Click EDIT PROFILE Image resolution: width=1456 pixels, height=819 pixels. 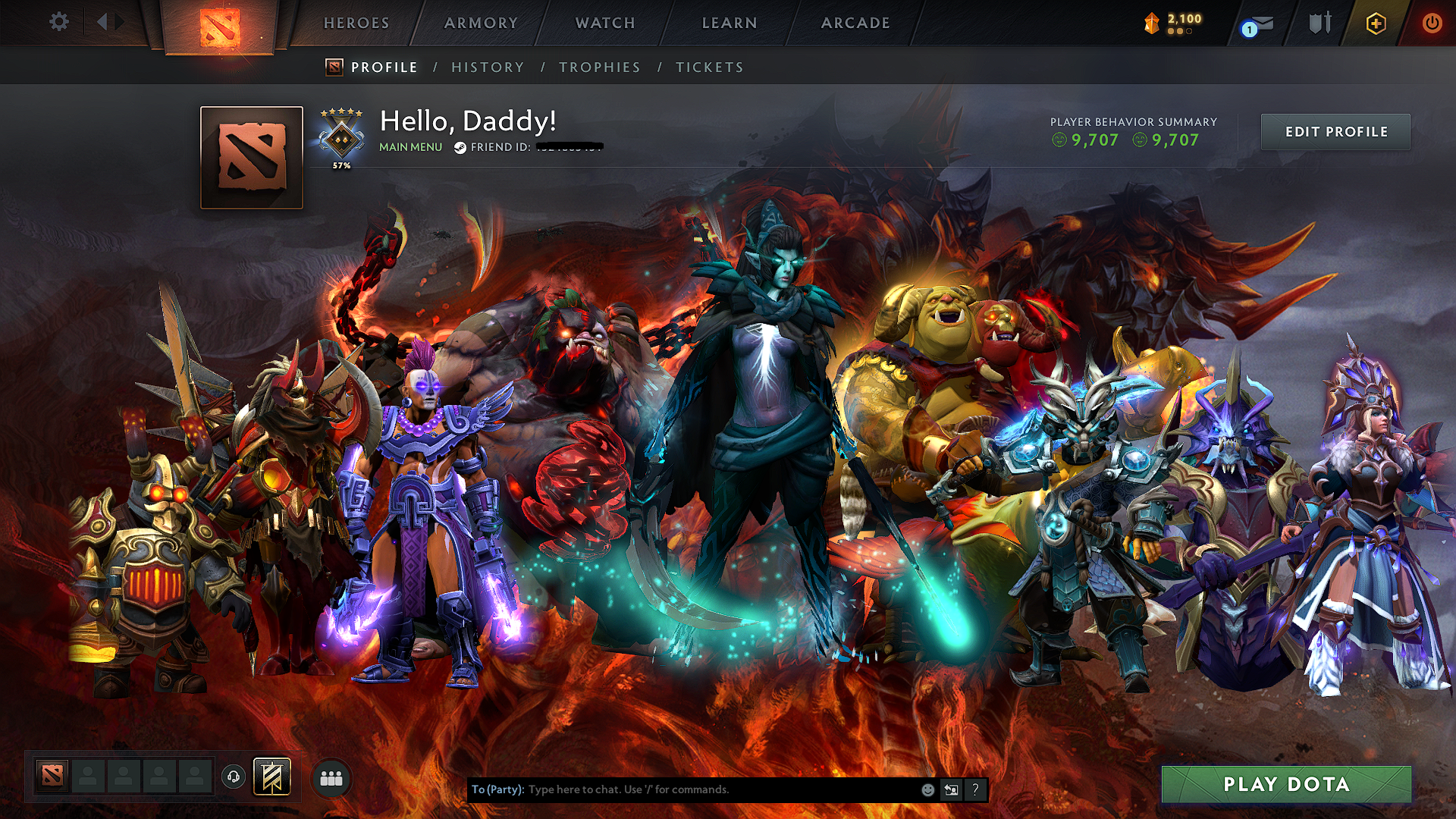click(x=1335, y=130)
